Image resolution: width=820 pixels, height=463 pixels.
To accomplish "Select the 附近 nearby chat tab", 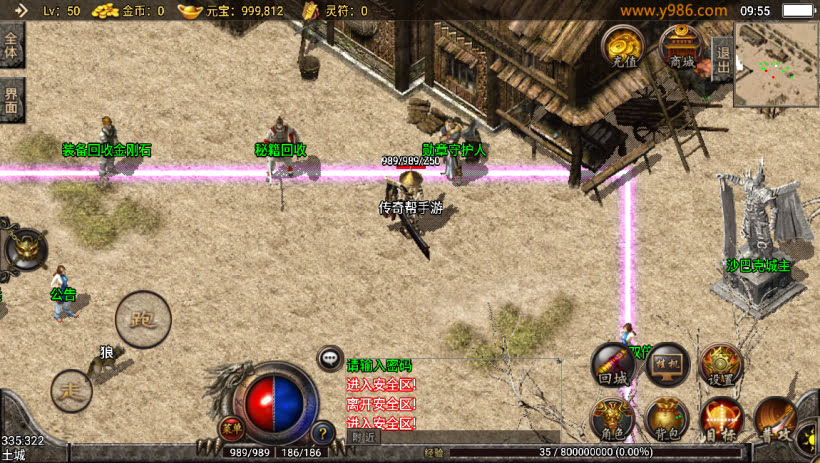I will (364, 437).
